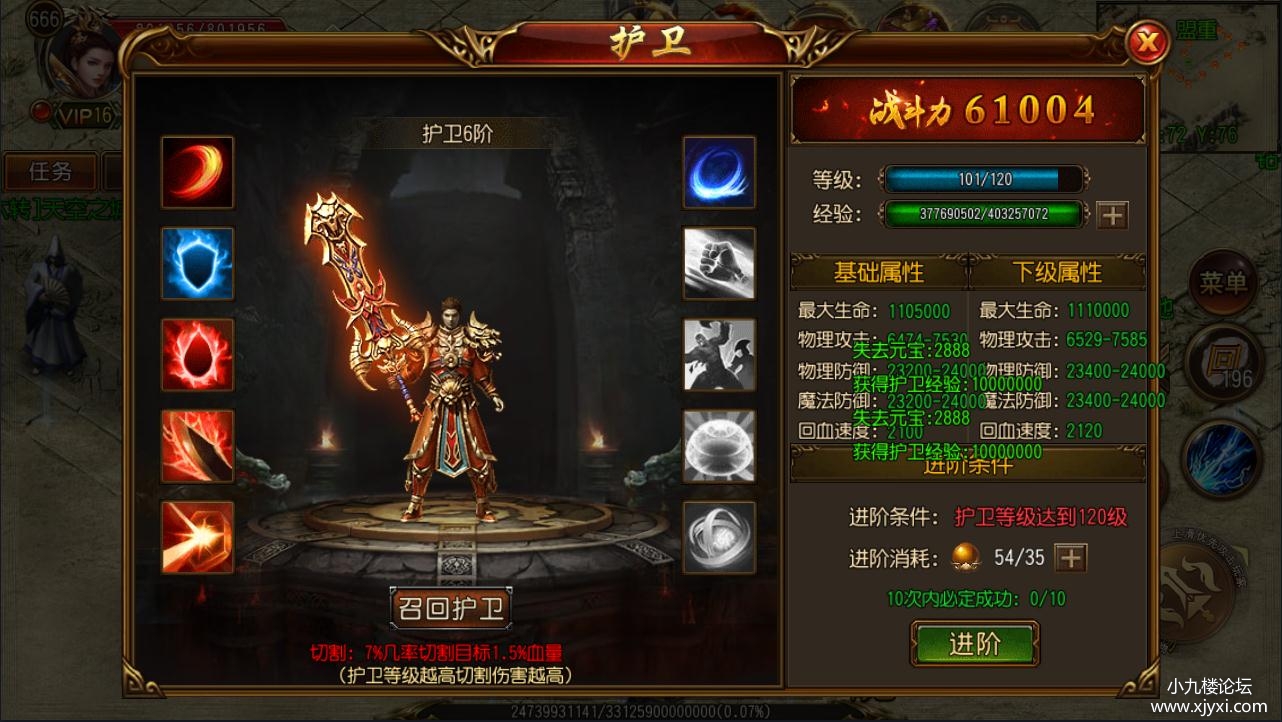Image resolution: width=1282 pixels, height=722 pixels.
Task: Close the 护卫 guard window
Action: pyautogui.click(x=1148, y=43)
